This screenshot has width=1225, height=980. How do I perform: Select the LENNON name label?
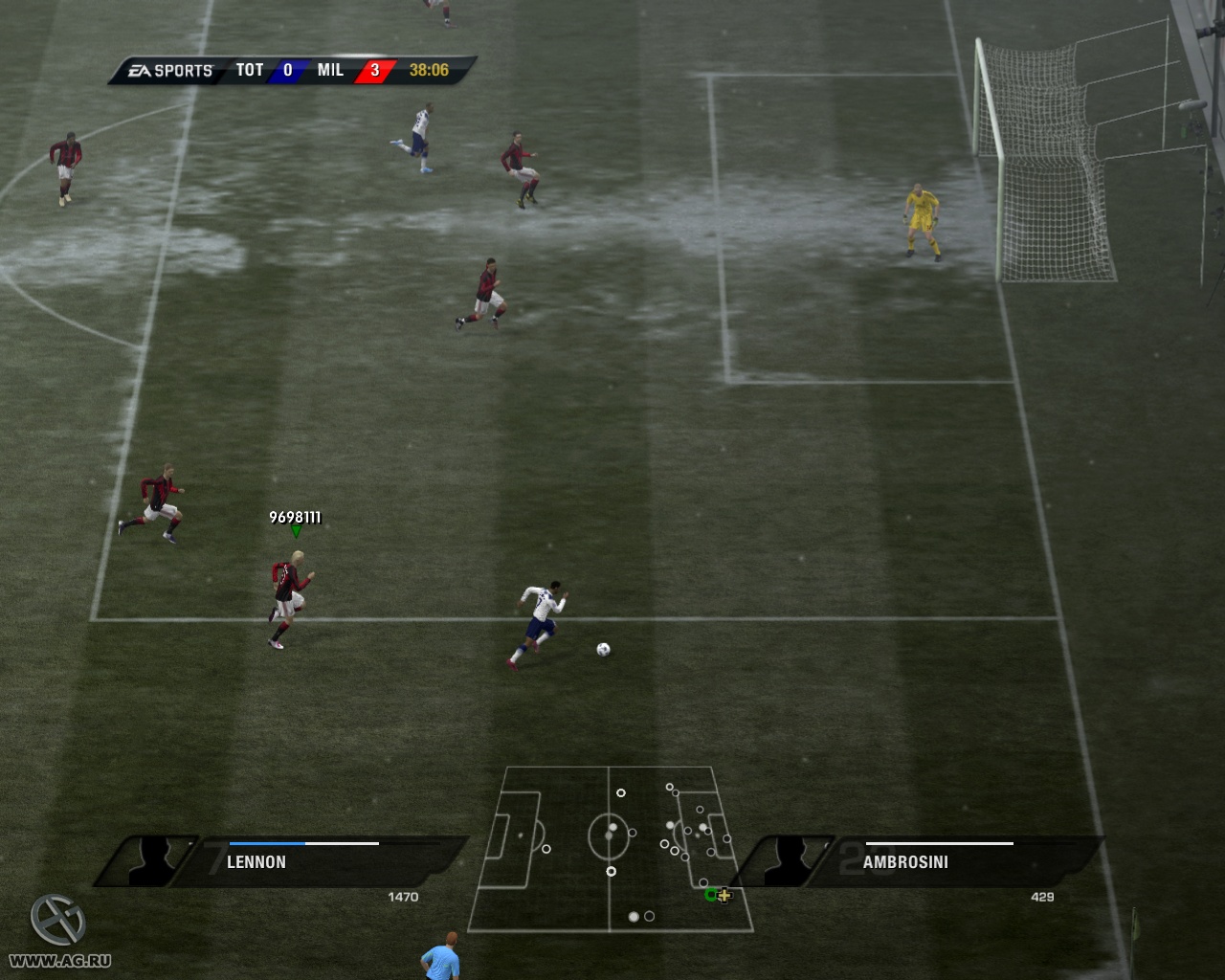pyautogui.click(x=255, y=862)
